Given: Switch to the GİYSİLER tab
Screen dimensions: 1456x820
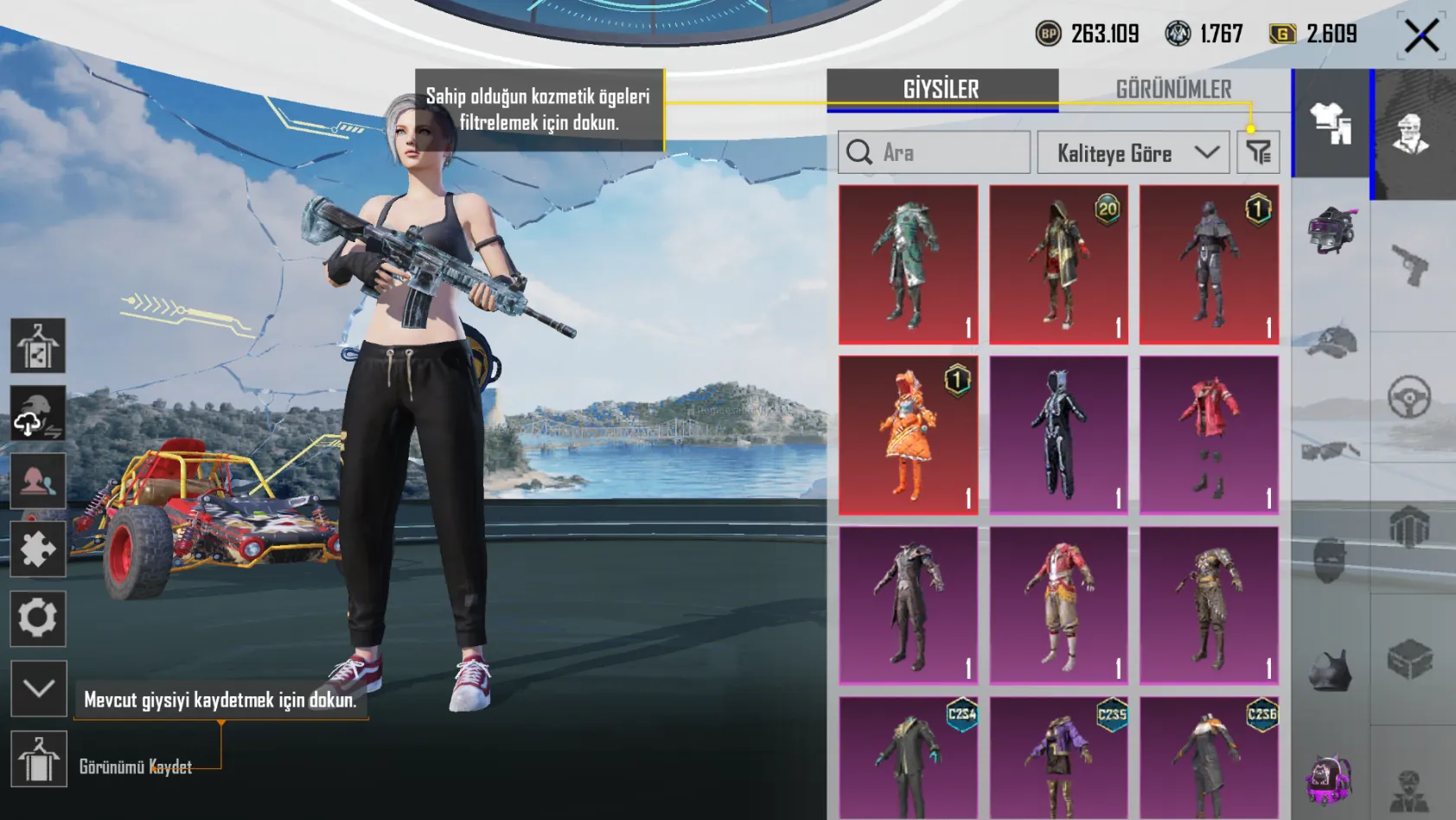Looking at the screenshot, I should coord(942,89).
